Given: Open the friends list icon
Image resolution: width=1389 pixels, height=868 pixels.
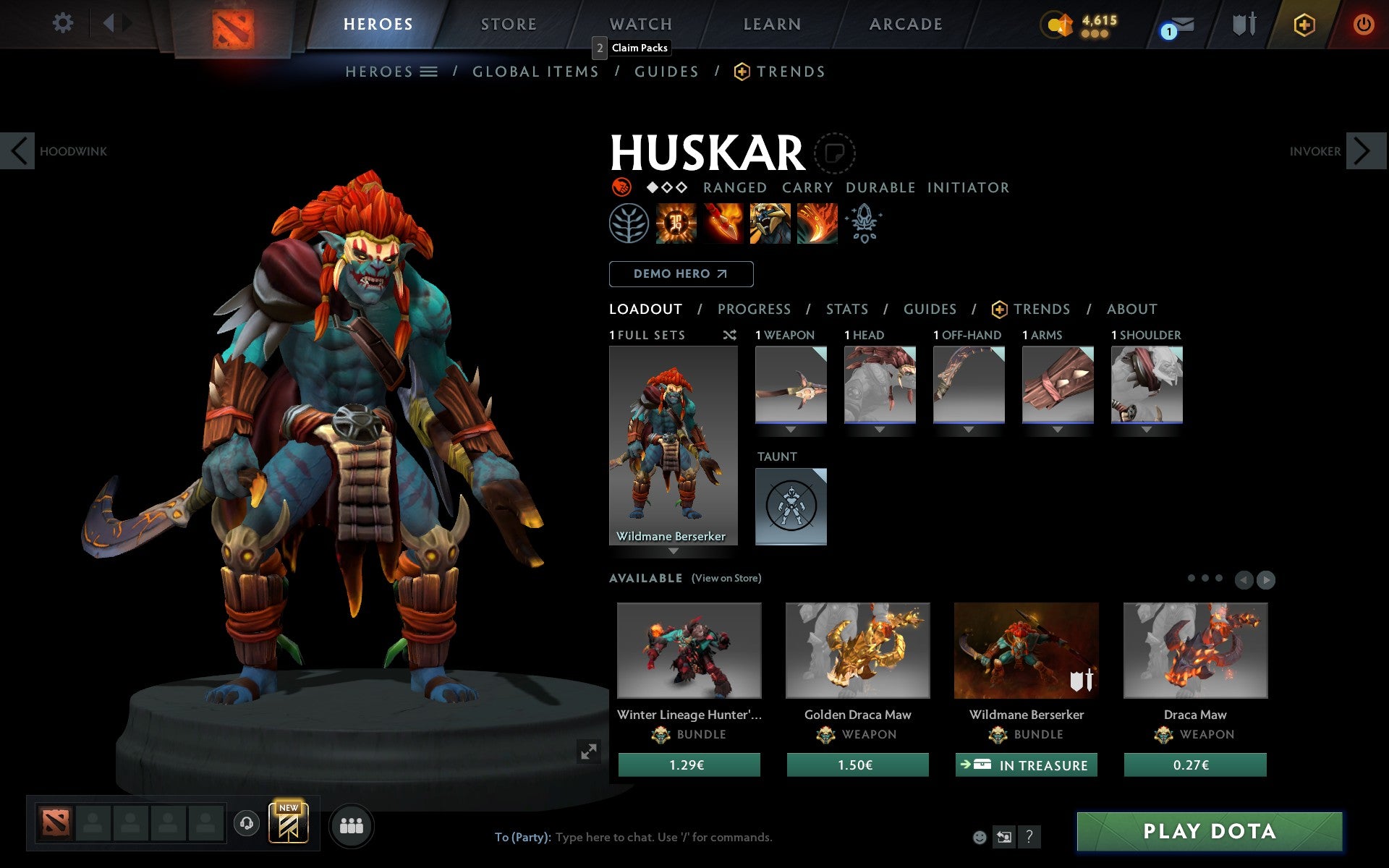Looking at the screenshot, I should tap(352, 823).
